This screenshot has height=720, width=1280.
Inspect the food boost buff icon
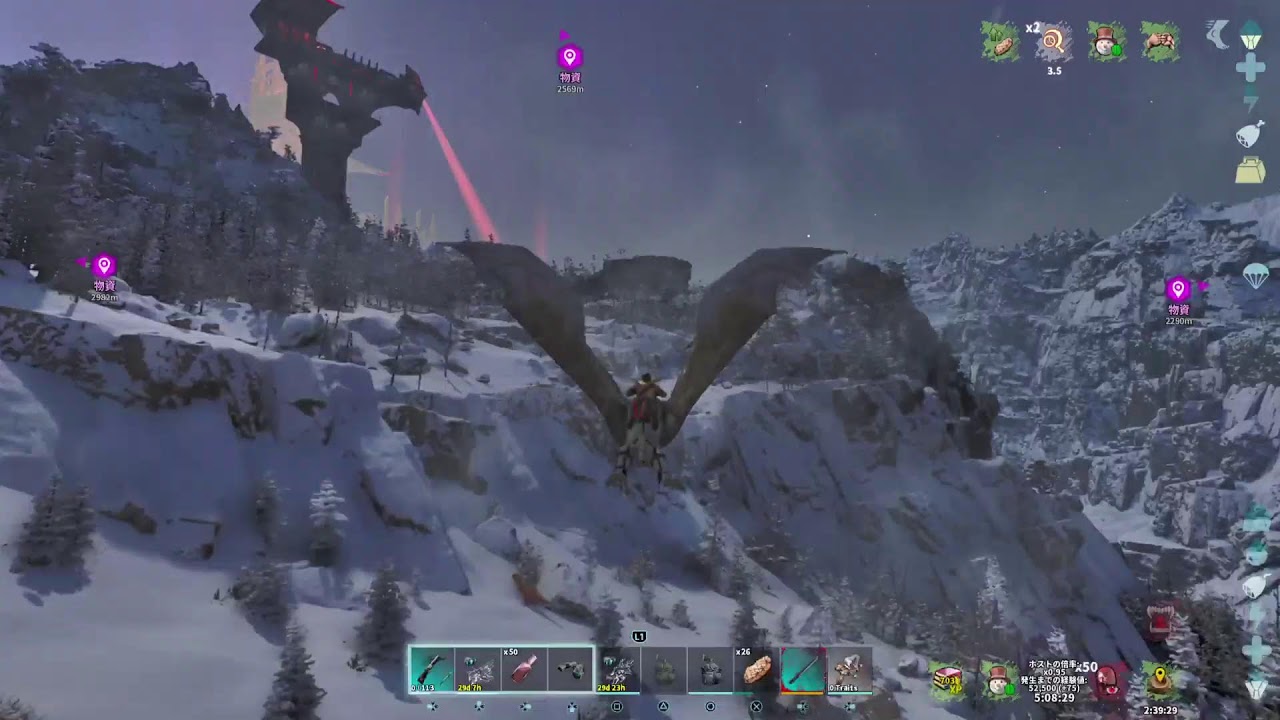1000,42
